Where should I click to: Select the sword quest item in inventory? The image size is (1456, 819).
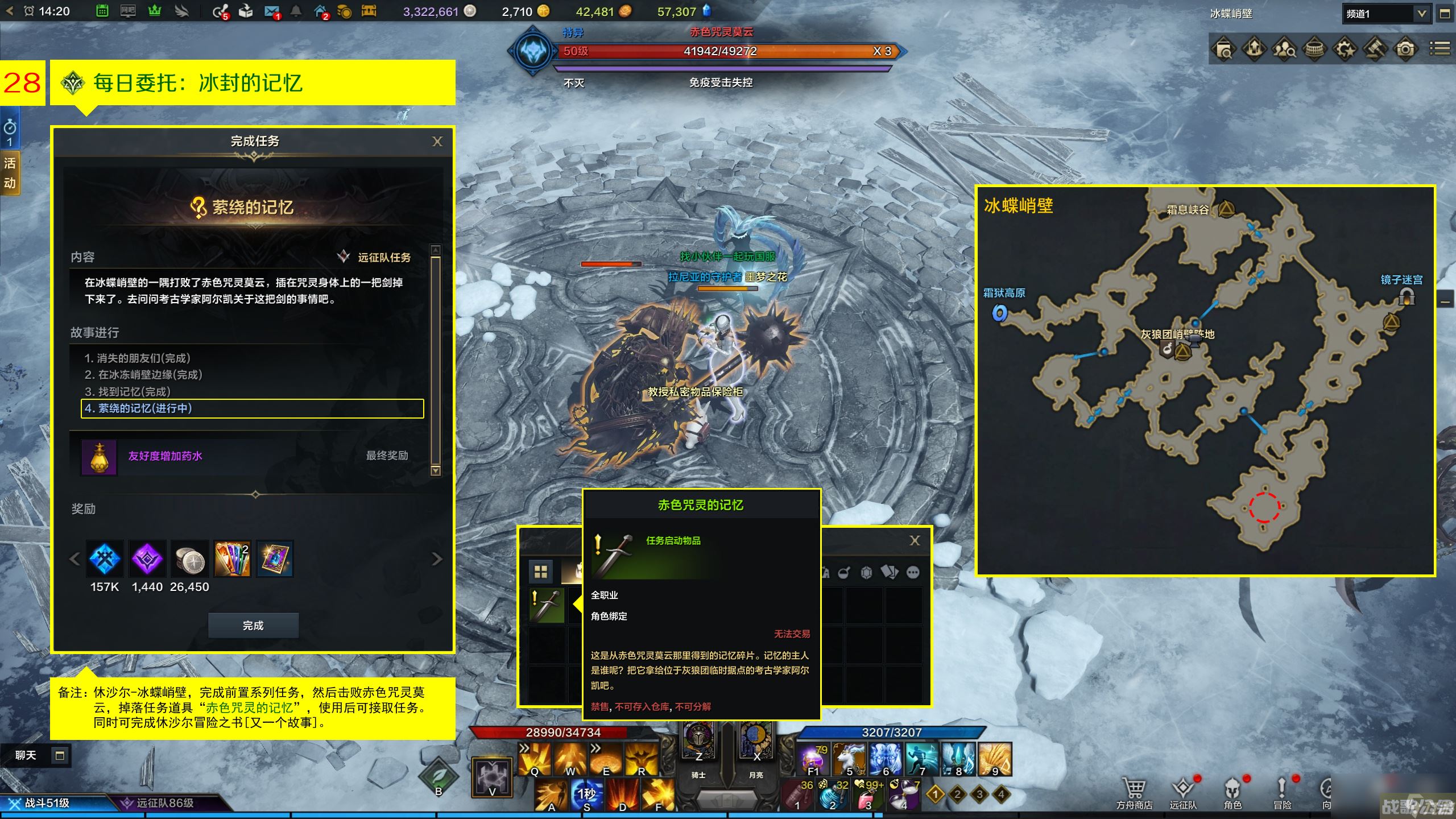(x=547, y=605)
